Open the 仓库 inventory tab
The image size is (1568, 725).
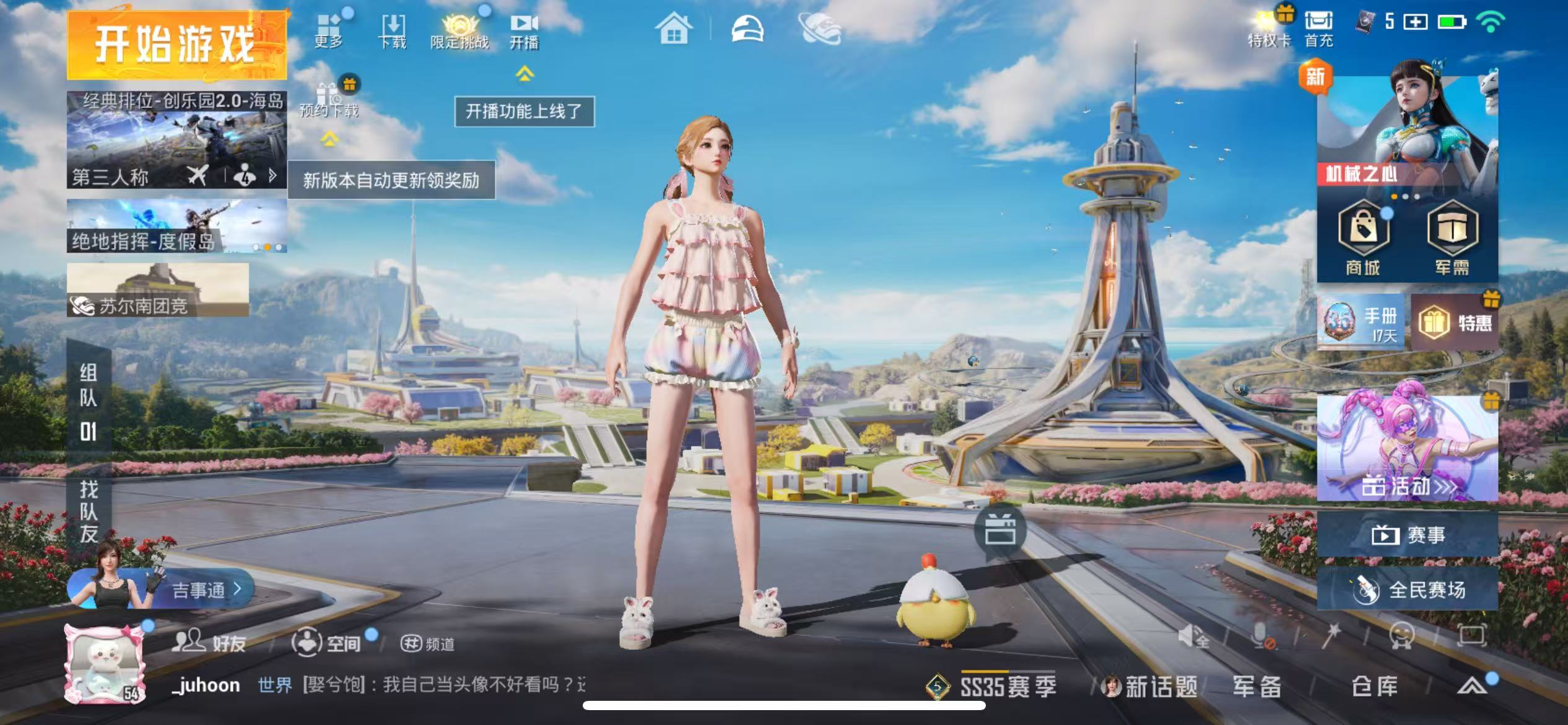tap(1374, 686)
